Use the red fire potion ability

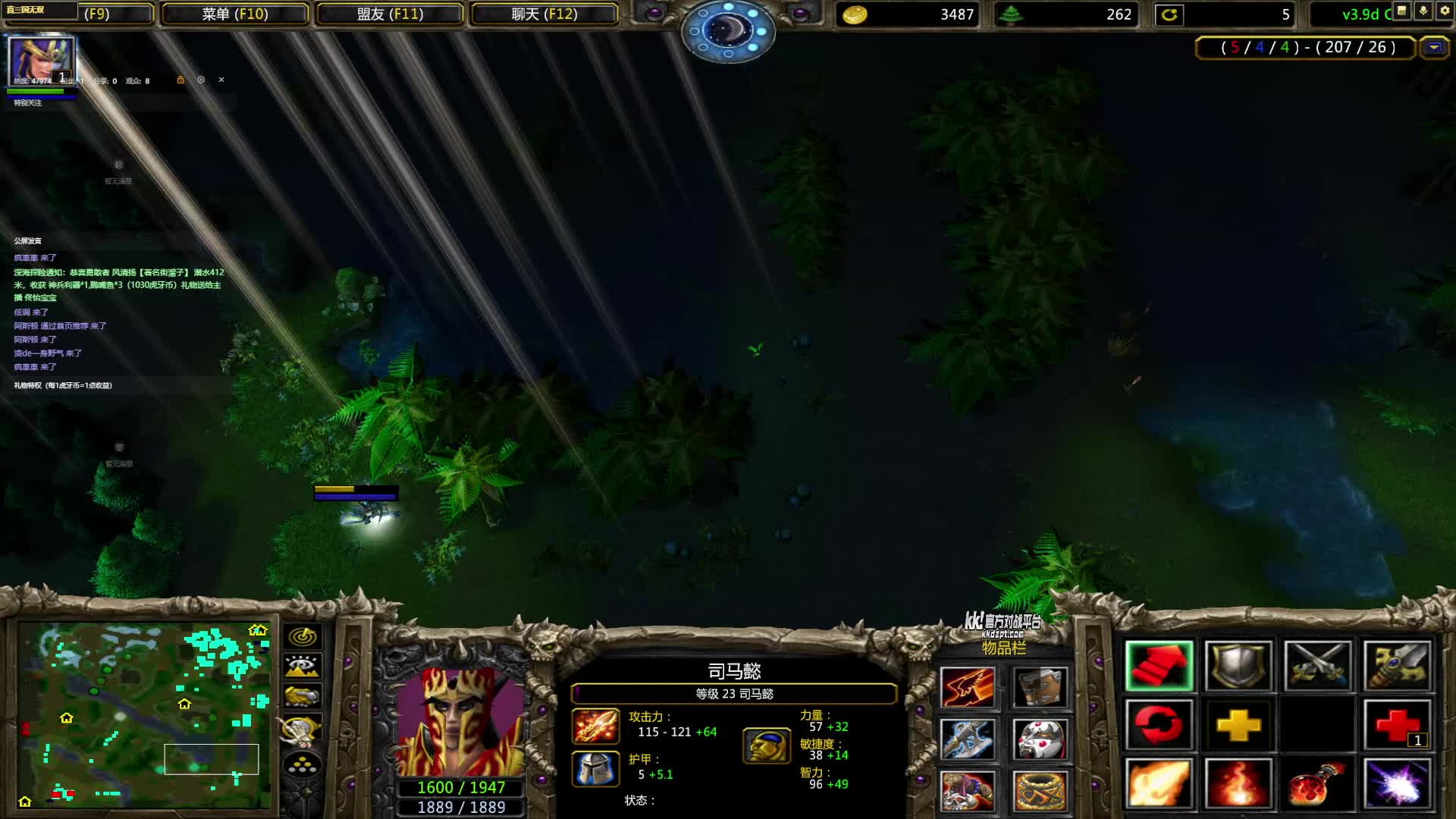[1318, 783]
